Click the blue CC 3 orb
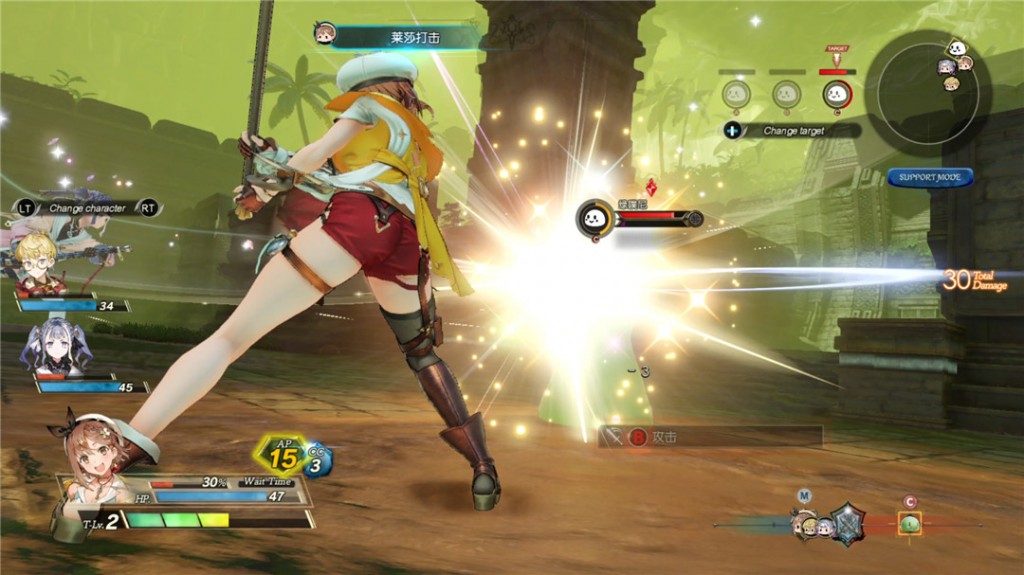 click(318, 460)
